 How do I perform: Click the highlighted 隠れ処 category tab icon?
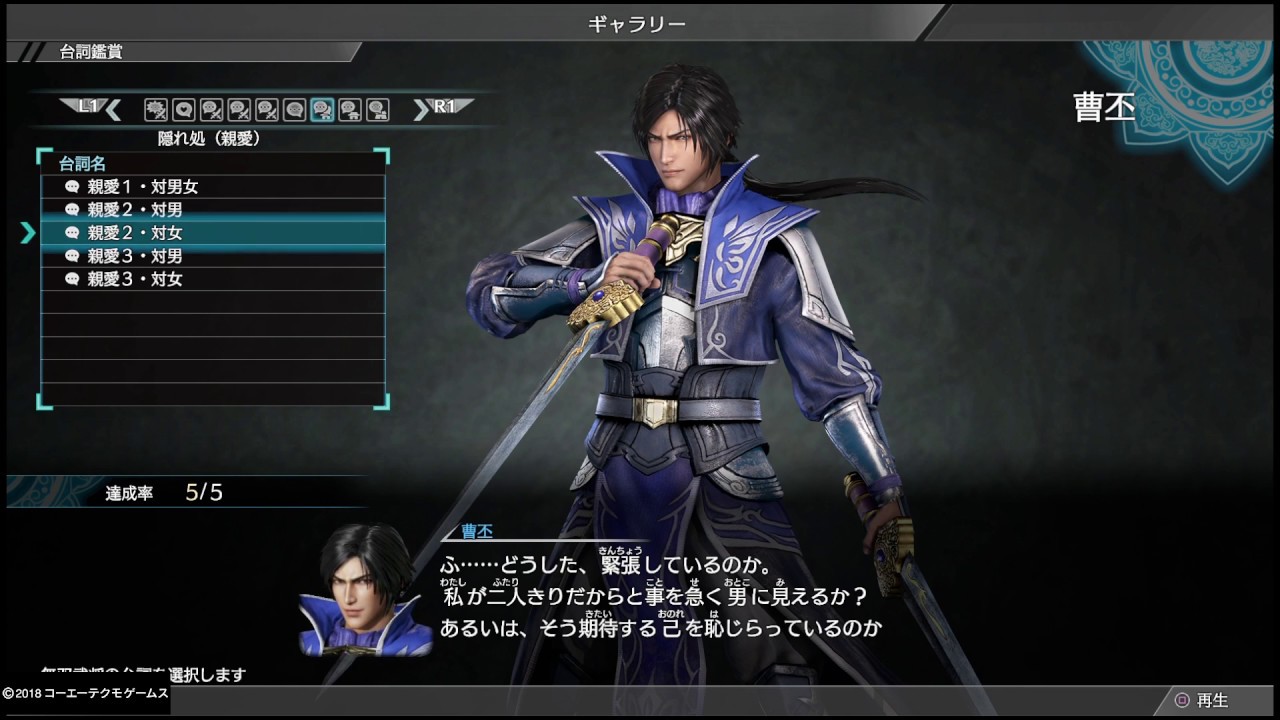point(322,109)
